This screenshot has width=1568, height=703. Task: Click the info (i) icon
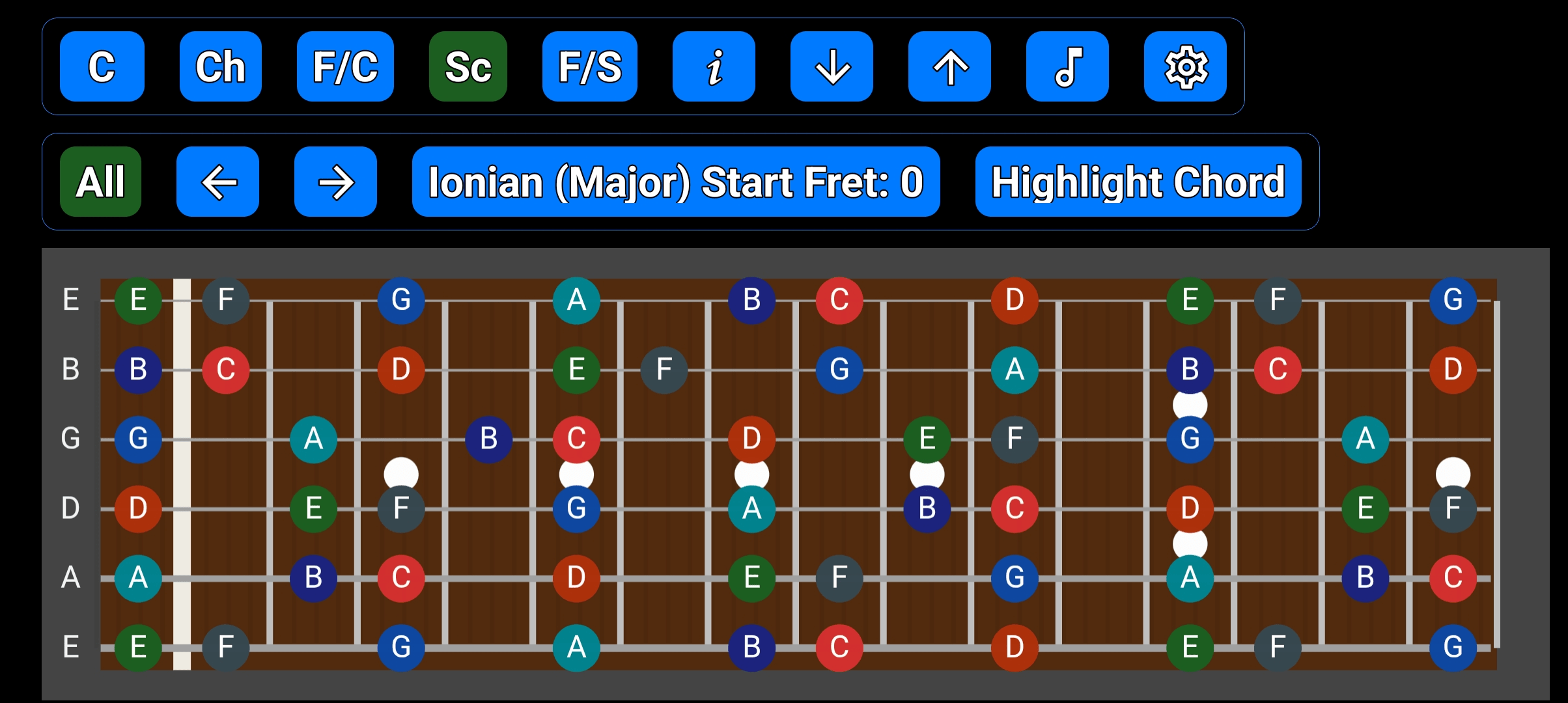[714, 67]
